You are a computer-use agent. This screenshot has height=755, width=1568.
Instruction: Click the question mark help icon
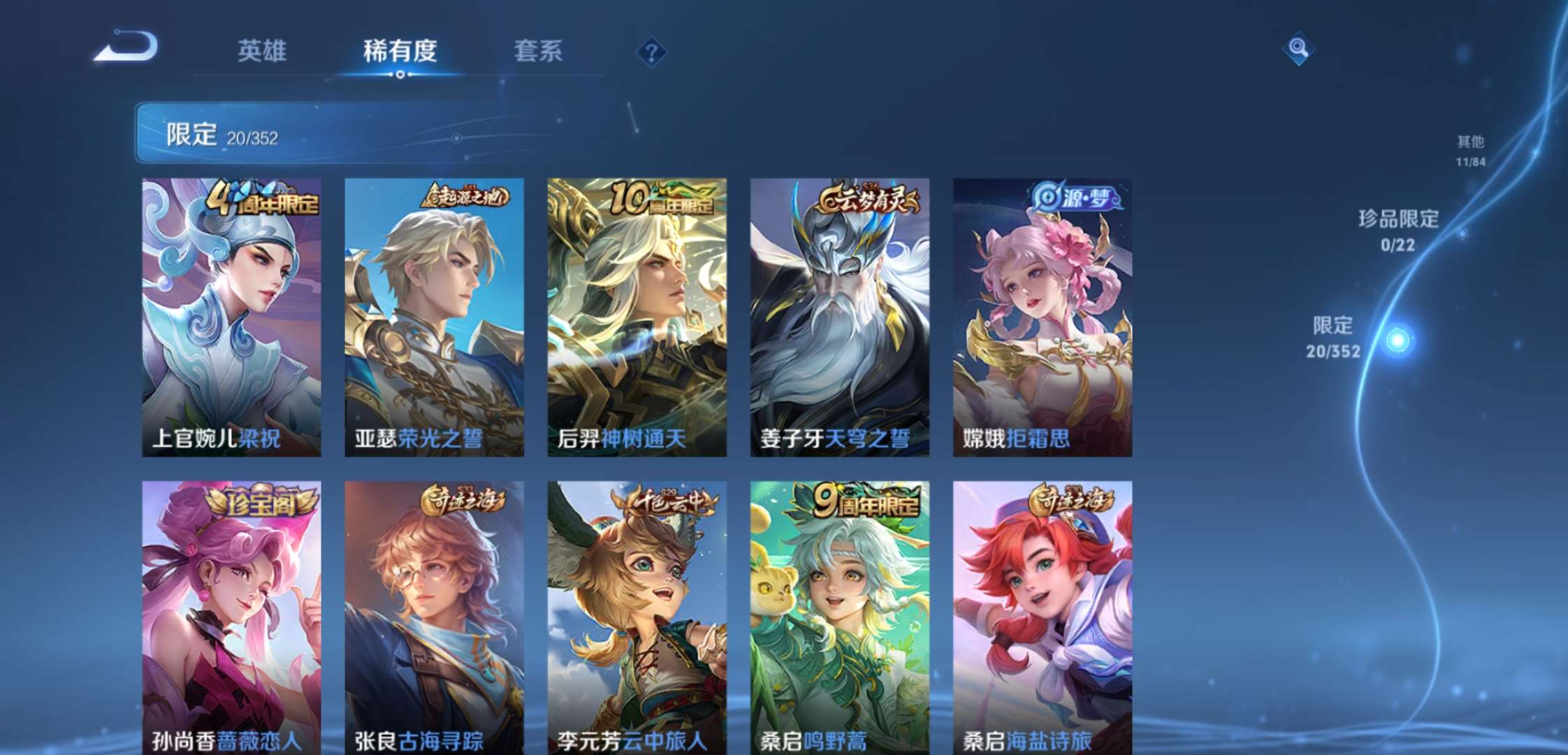pyautogui.click(x=651, y=50)
